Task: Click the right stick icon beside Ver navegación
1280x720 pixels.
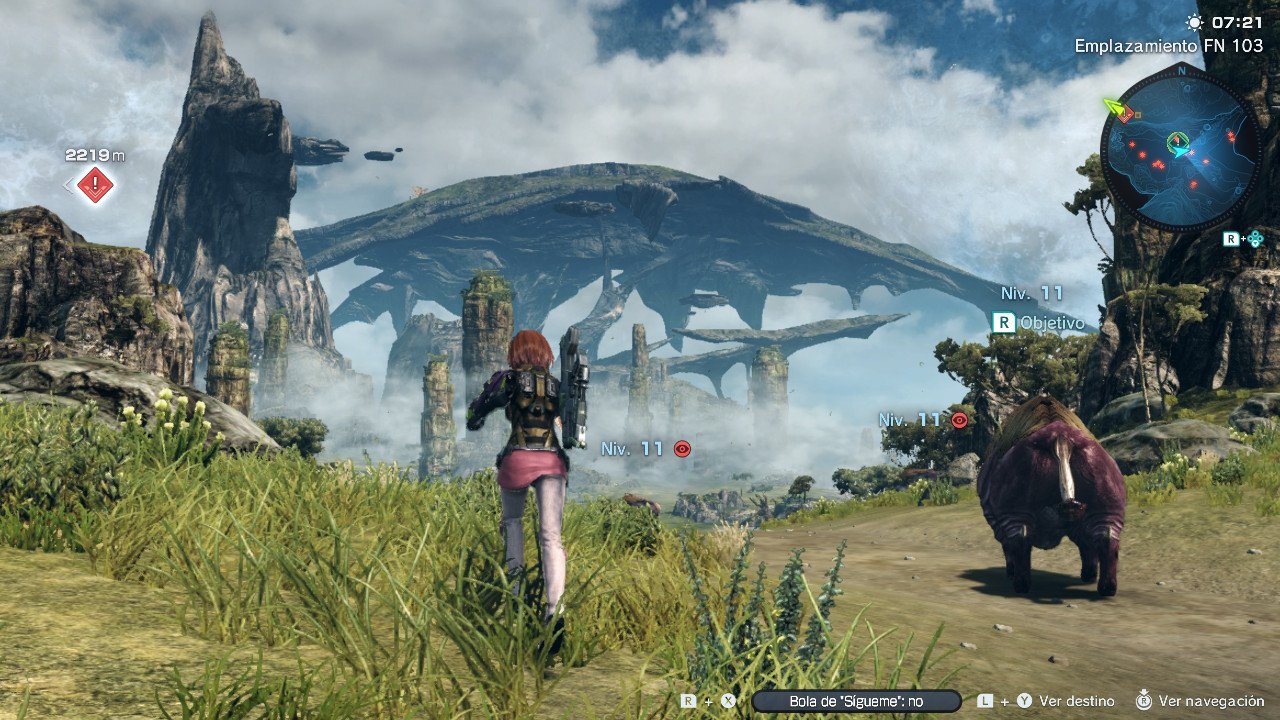Action: pos(1143,700)
